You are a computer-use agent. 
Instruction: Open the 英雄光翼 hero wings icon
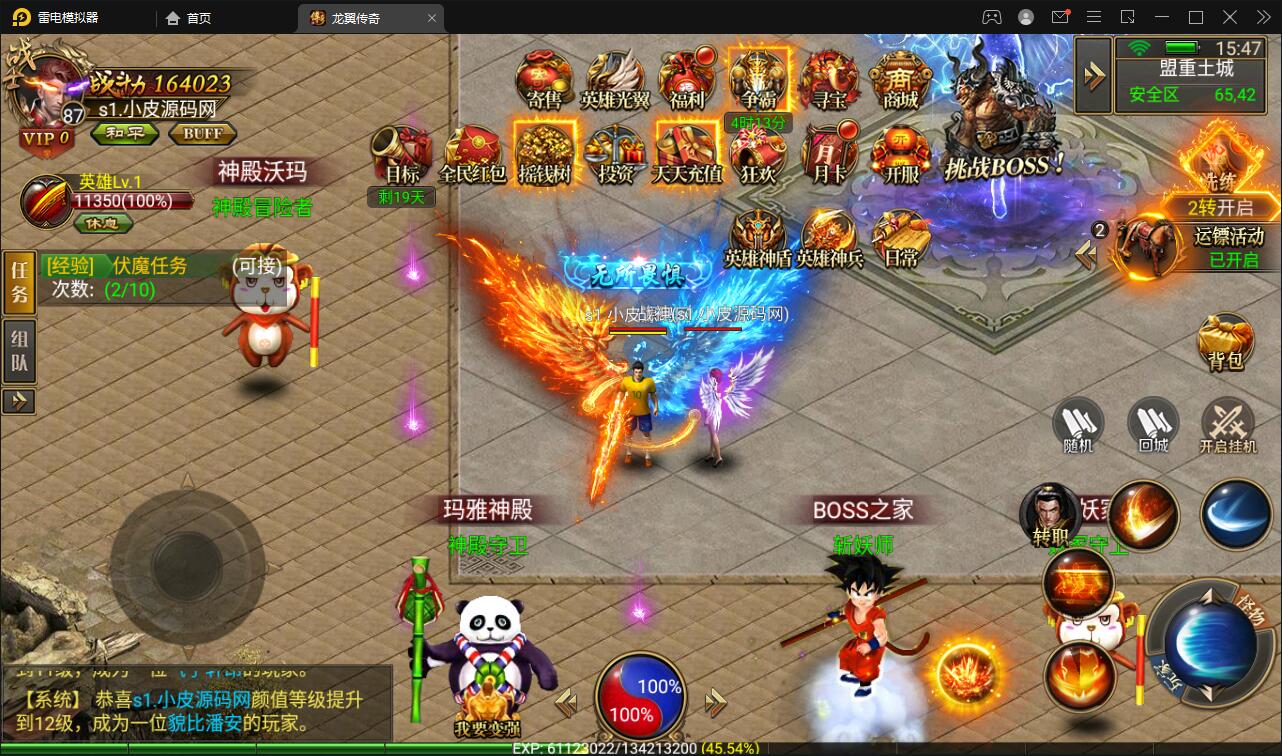coord(614,80)
